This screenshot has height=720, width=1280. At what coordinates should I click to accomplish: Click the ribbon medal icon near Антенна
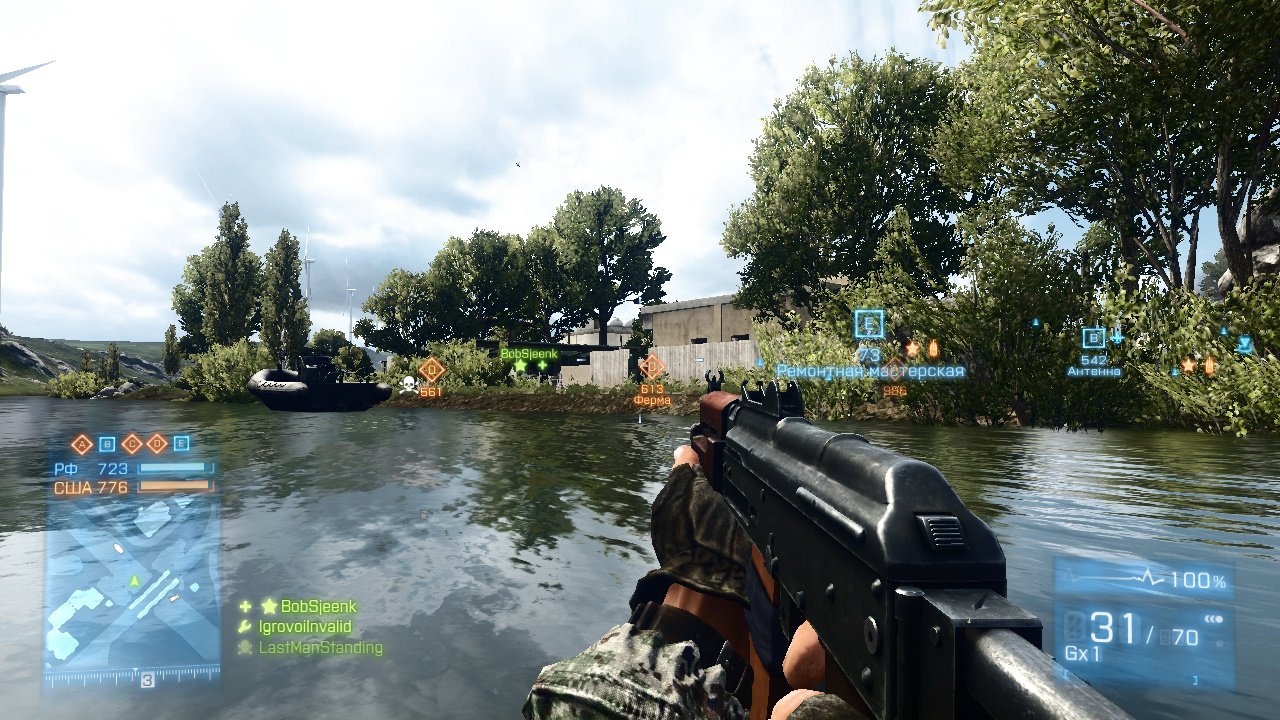pyautogui.click(x=1210, y=364)
